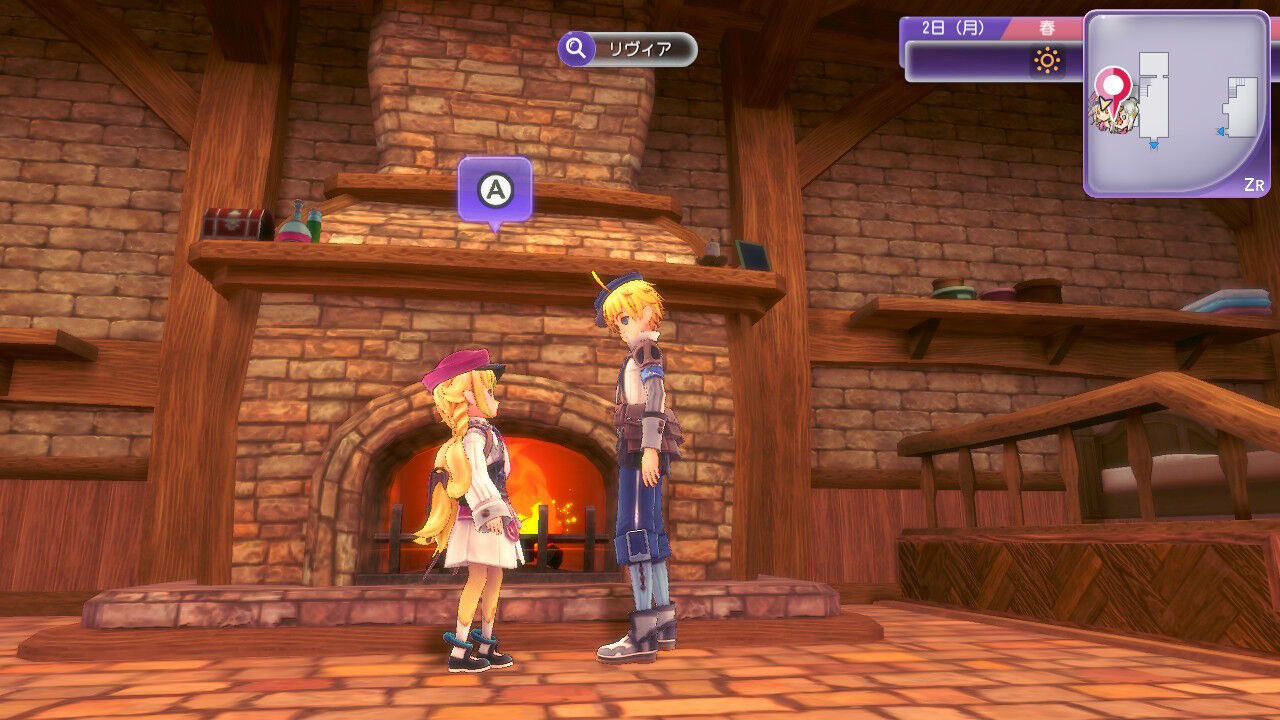1280x720 pixels.
Task: Click the sunny weather icon
Action: 1047,62
